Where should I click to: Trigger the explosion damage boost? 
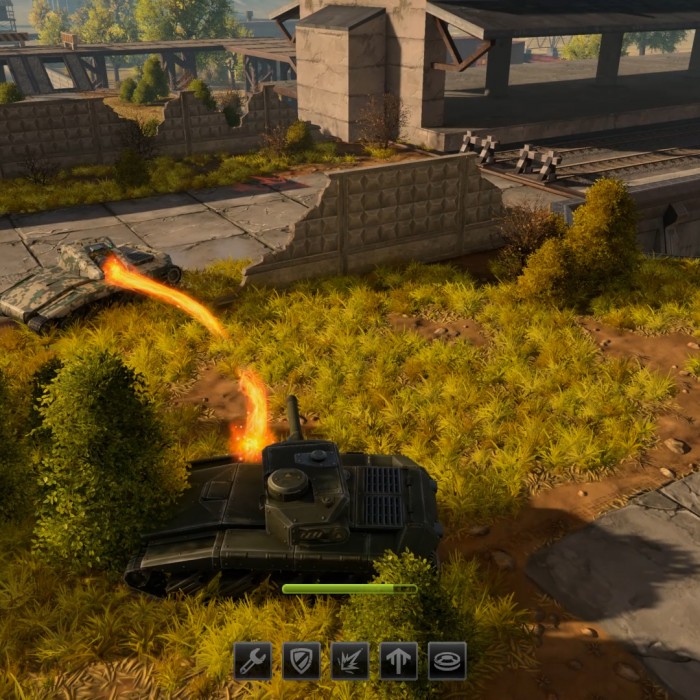[x=350, y=661]
